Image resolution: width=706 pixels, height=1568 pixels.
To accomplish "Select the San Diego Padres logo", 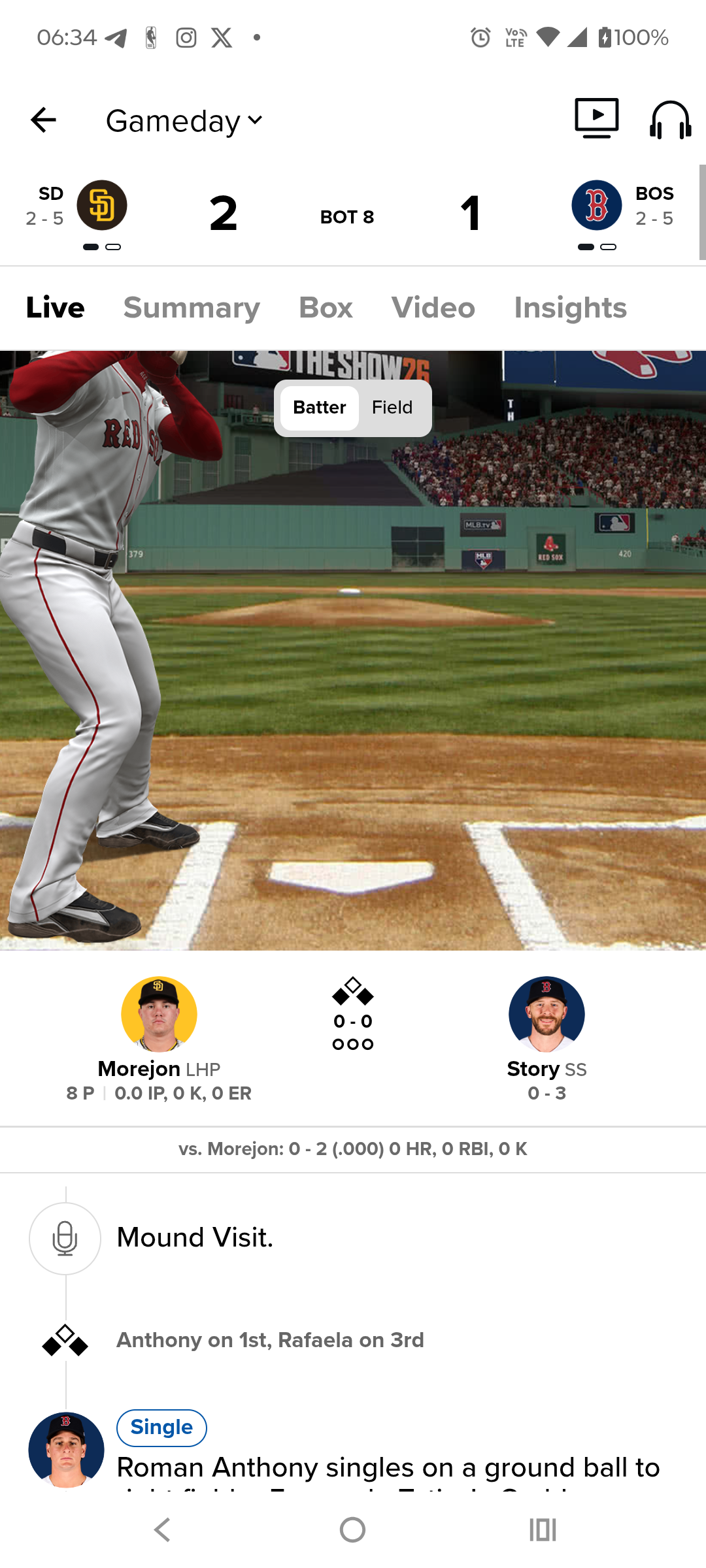I will (102, 205).
